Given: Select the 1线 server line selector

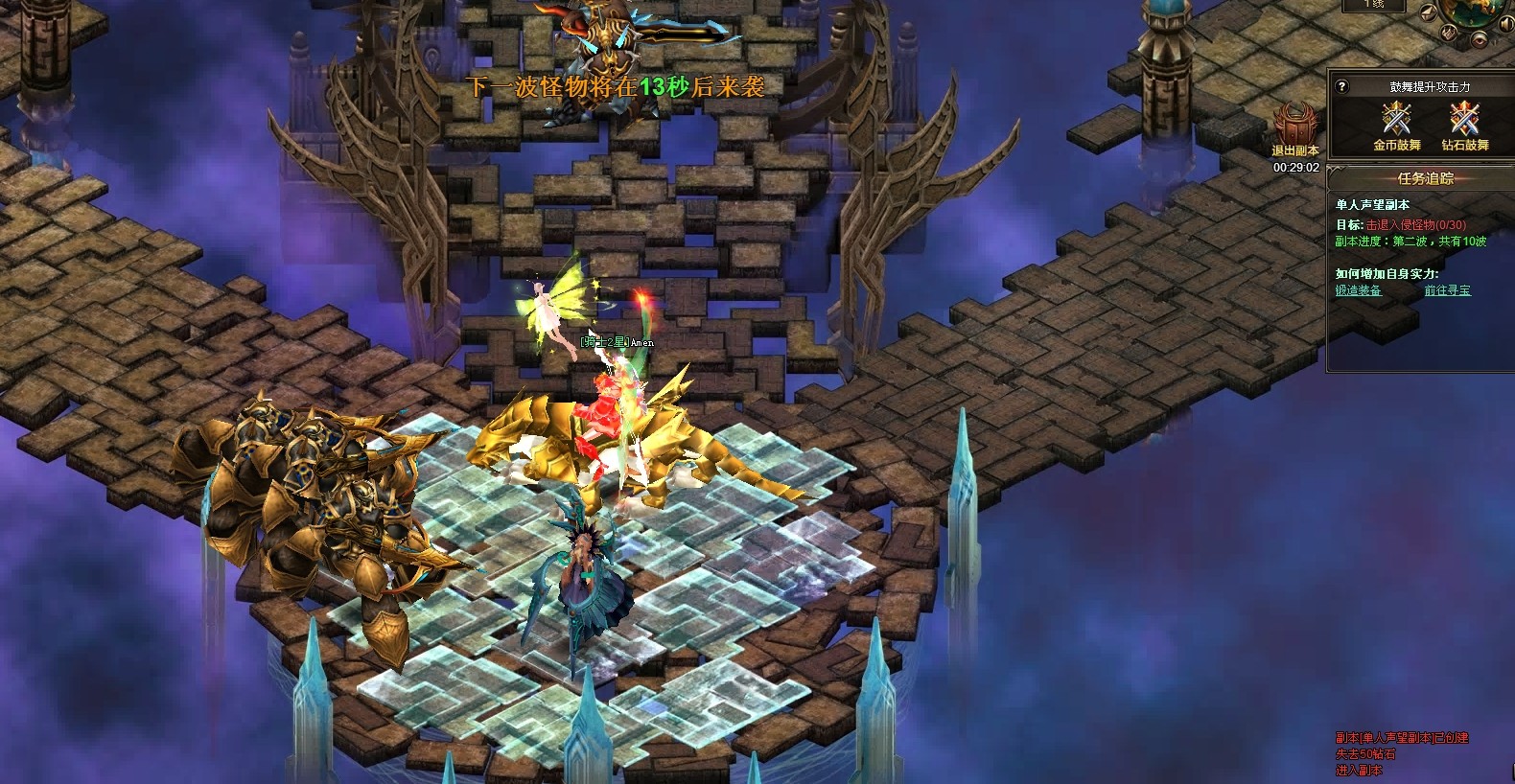Looking at the screenshot, I should (x=1373, y=5).
